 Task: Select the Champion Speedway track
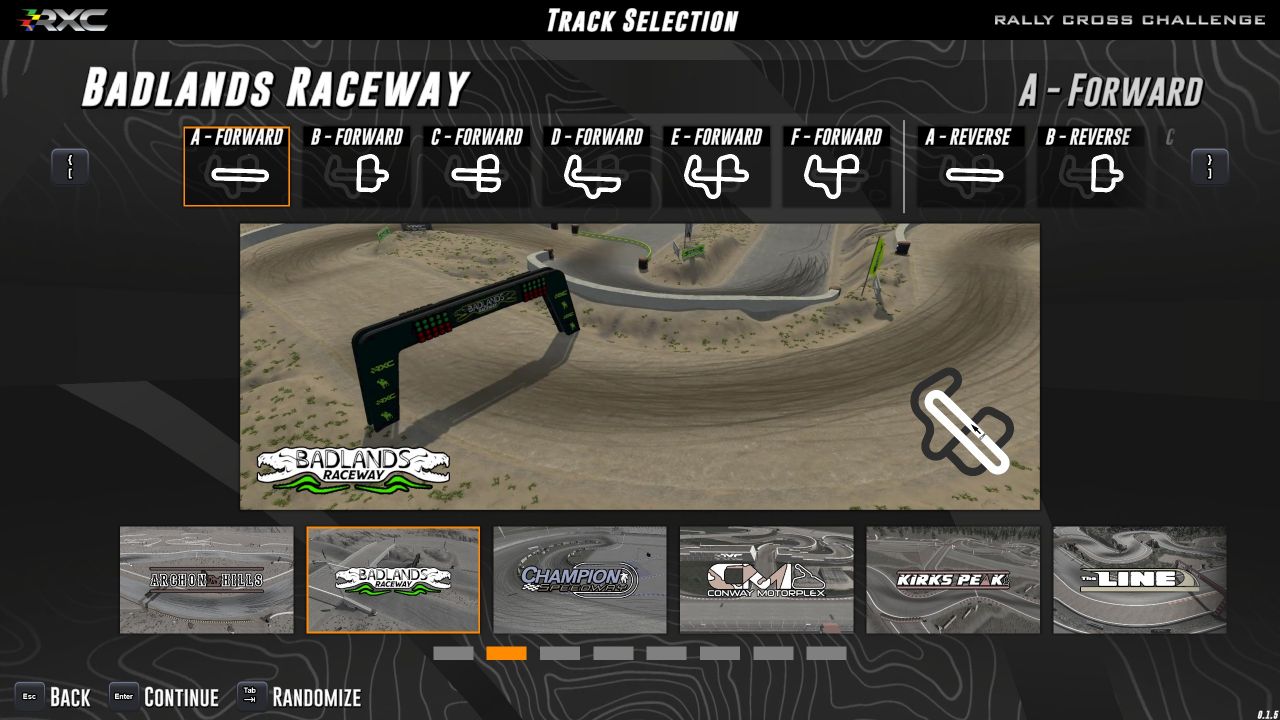(x=580, y=580)
